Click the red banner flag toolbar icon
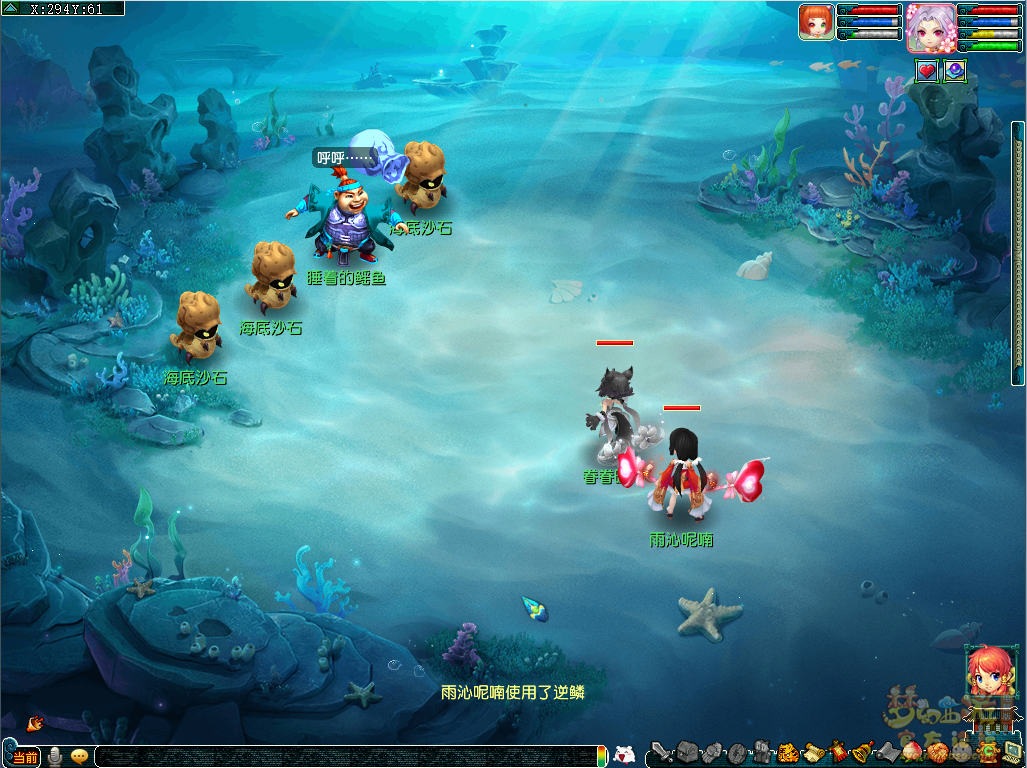This screenshot has height=768, width=1027. pyautogui.click(x=838, y=752)
